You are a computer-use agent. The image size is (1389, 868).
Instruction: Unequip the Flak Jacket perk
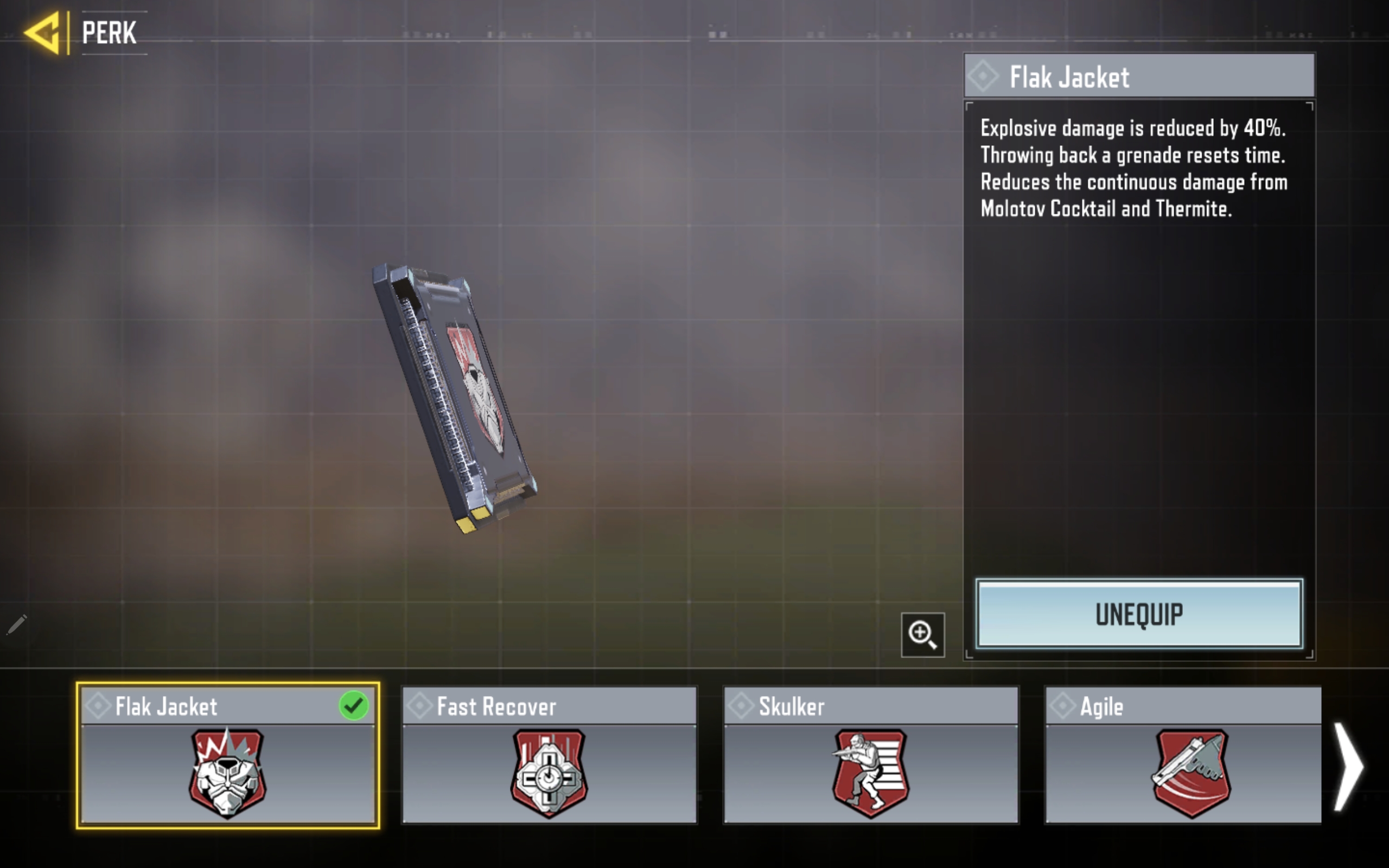point(1139,614)
